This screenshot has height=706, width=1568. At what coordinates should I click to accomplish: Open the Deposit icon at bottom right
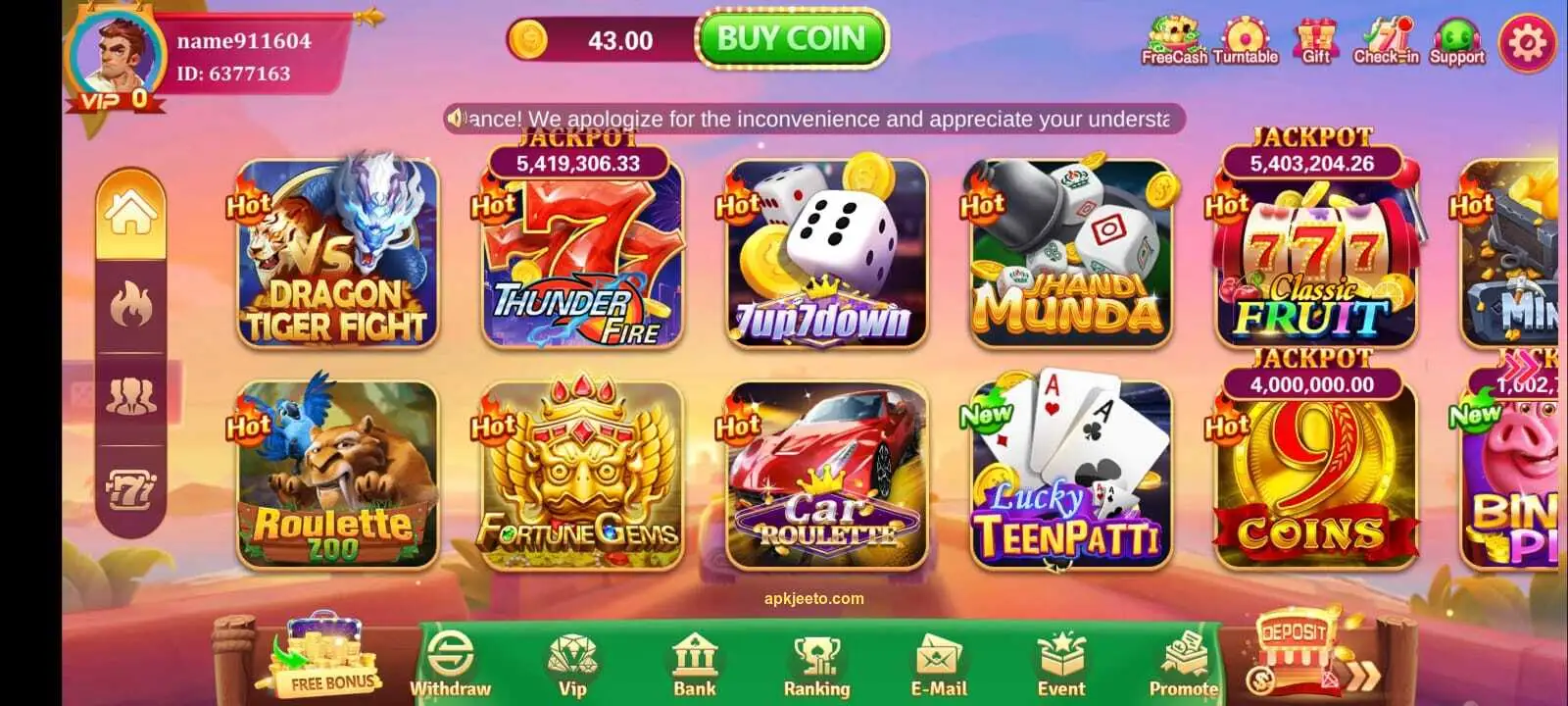tap(1294, 647)
